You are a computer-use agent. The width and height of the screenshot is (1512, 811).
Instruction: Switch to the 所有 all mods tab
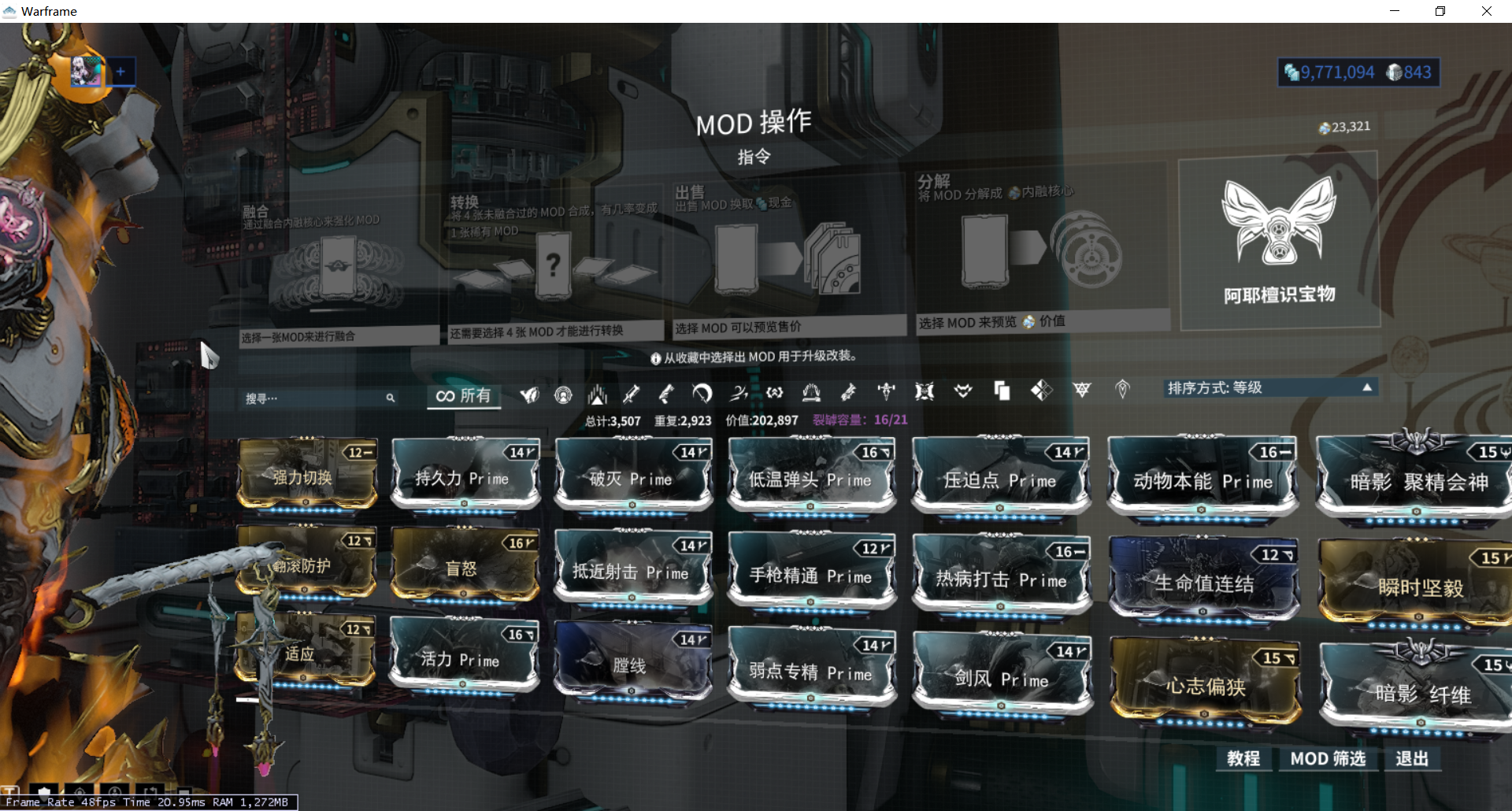464,395
